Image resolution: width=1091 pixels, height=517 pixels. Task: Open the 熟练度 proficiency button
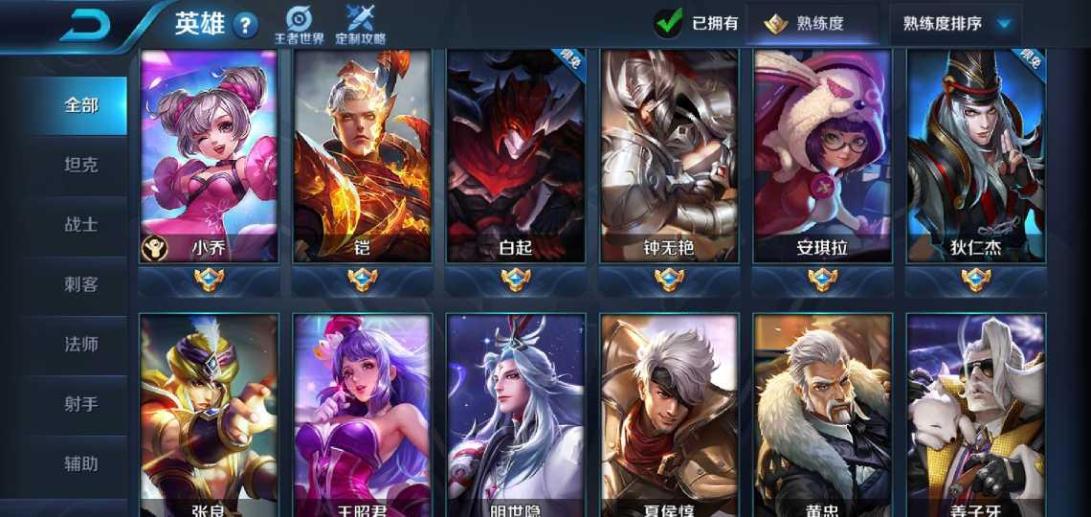[x=803, y=24]
